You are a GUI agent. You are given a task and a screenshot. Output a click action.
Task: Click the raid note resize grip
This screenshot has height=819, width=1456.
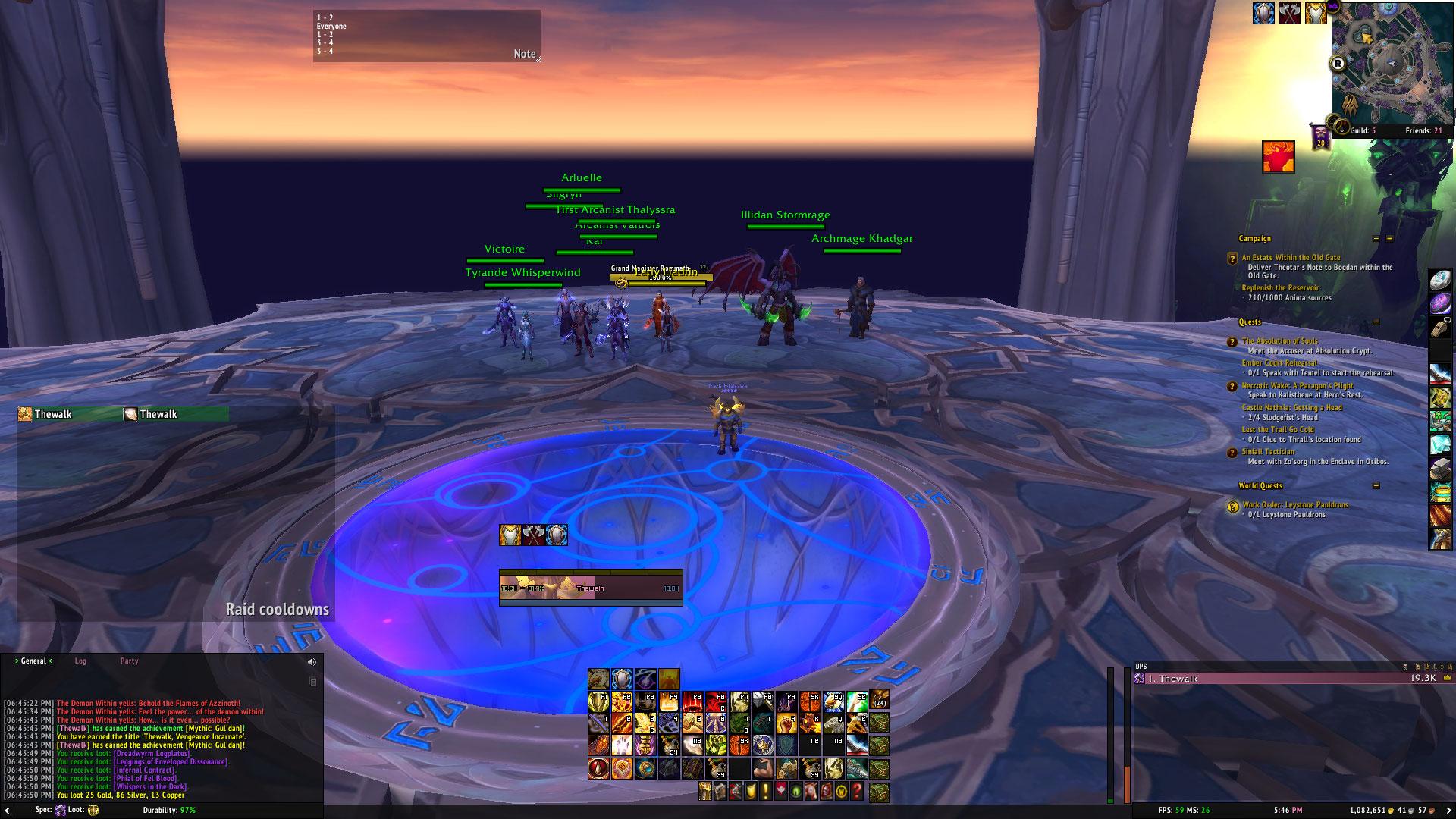538,58
